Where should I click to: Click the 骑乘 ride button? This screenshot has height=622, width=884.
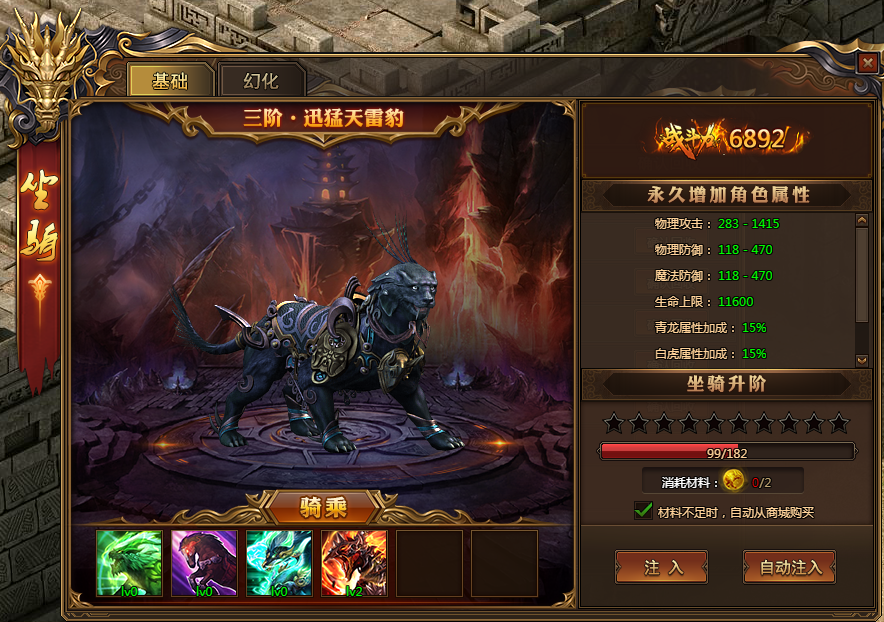[322, 507]
